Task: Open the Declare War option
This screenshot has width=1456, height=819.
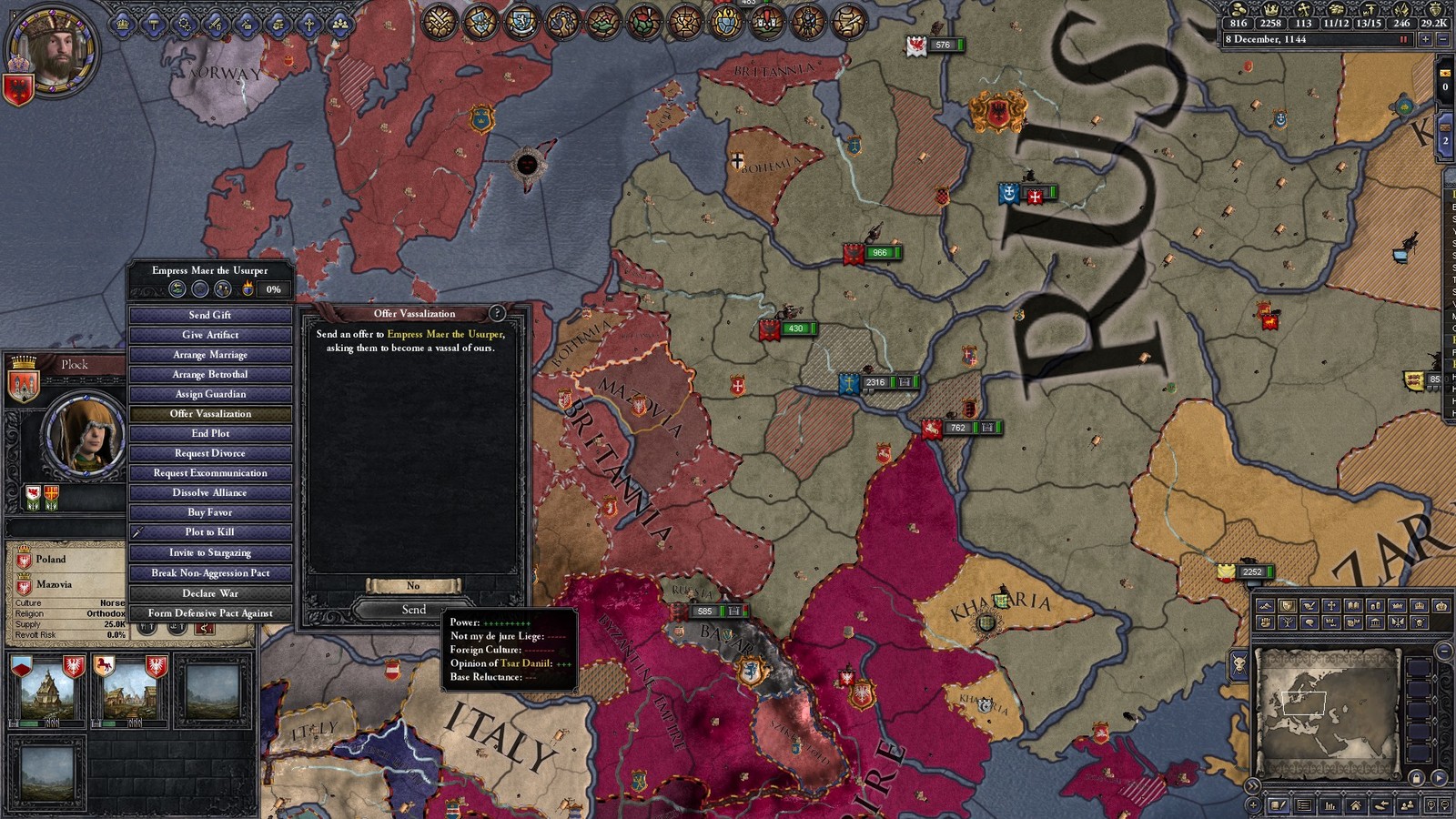Action: pyautogui.click(x=210, y=593)
